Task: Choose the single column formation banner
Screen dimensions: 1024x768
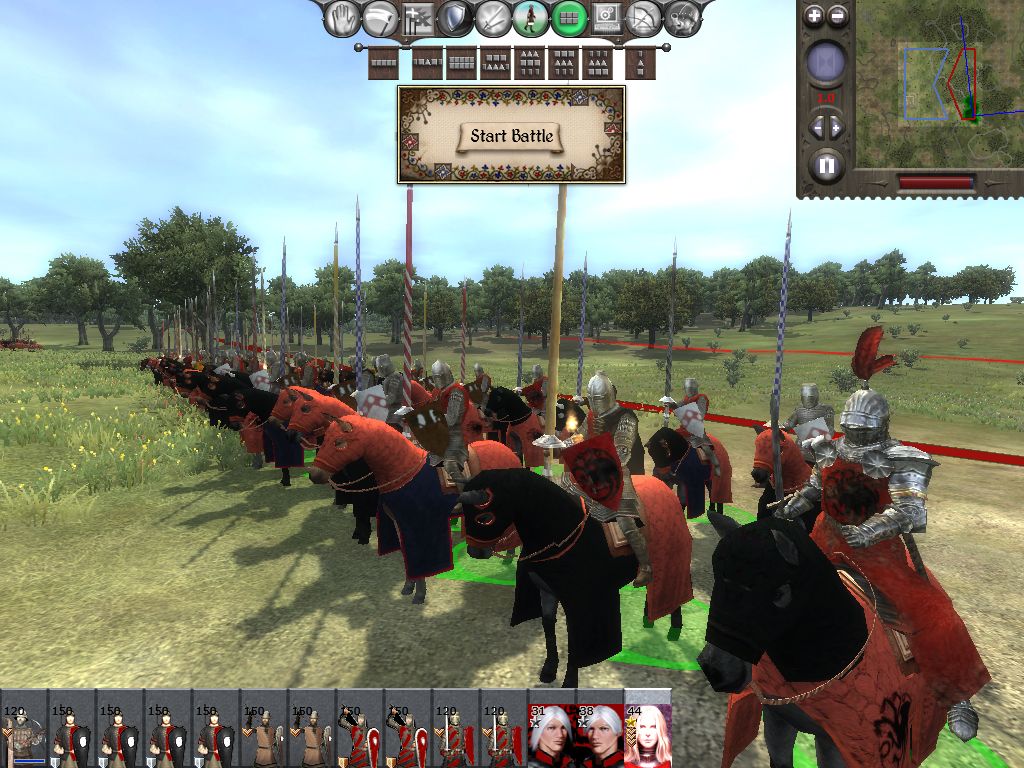Action: click(641, 64)
